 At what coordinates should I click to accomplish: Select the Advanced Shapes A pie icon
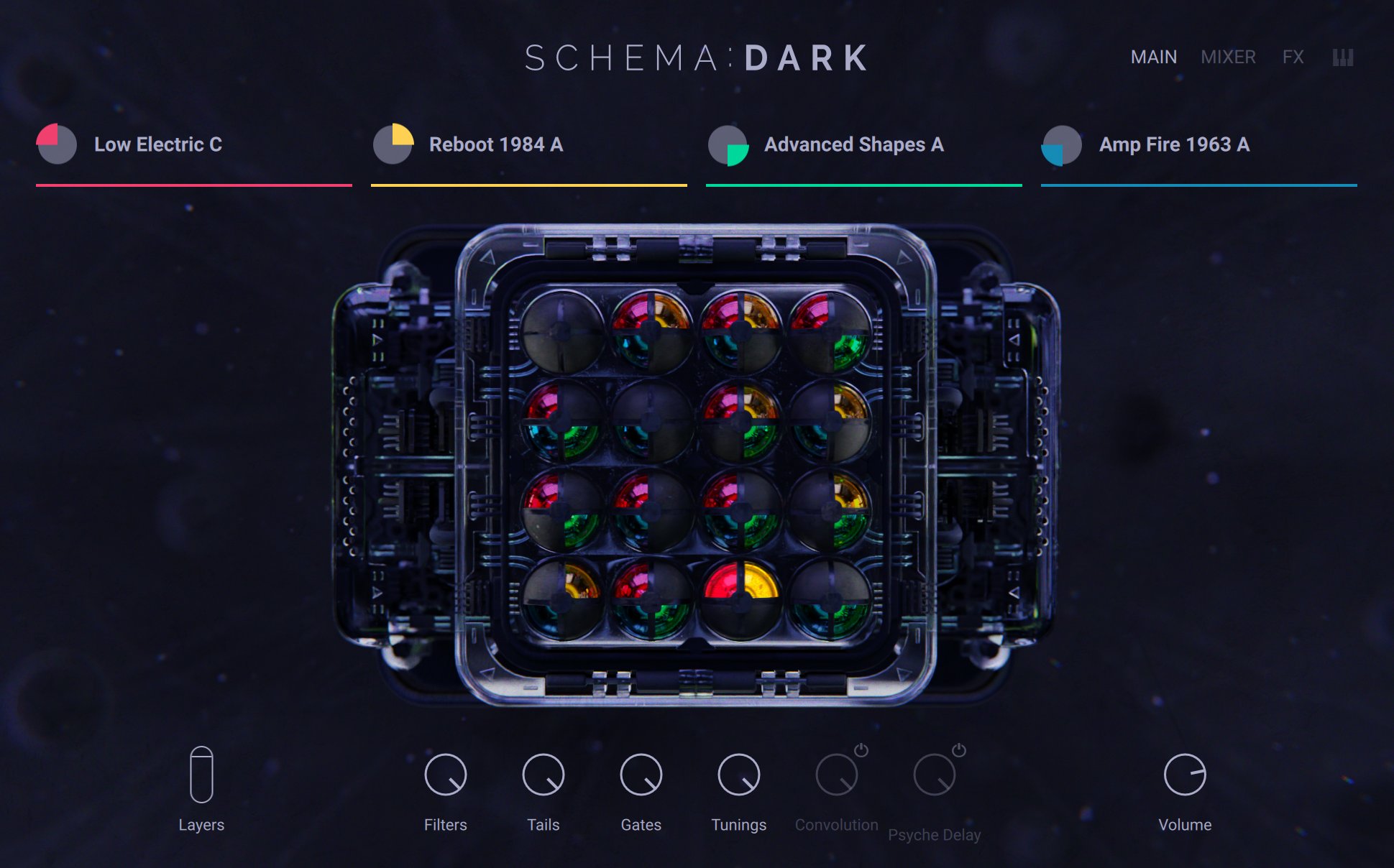[x=728, y=144]
